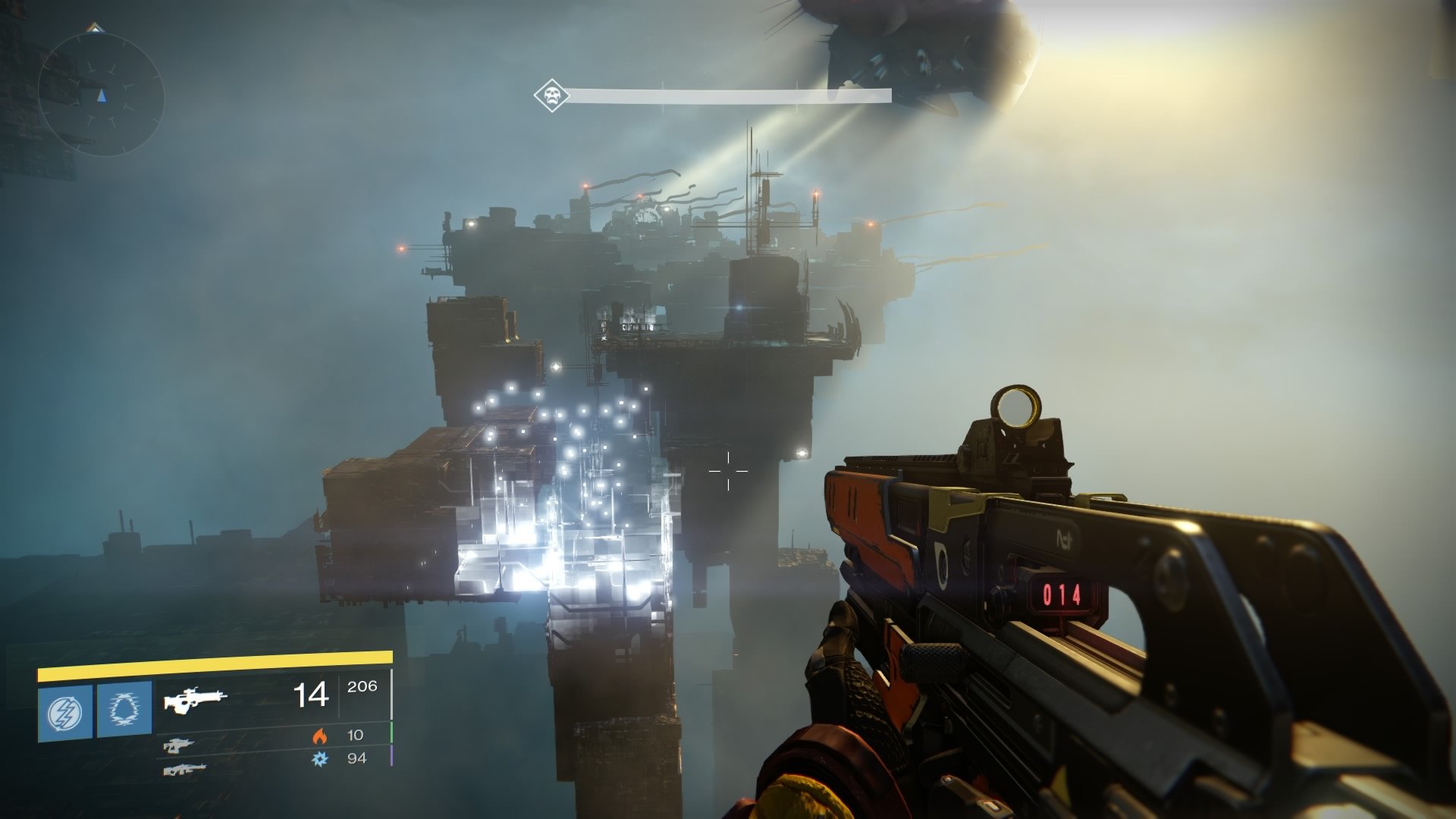The image size is (1456, 819).
Task: Select the boss skull diamond icon
Action: tap(551, 96)
